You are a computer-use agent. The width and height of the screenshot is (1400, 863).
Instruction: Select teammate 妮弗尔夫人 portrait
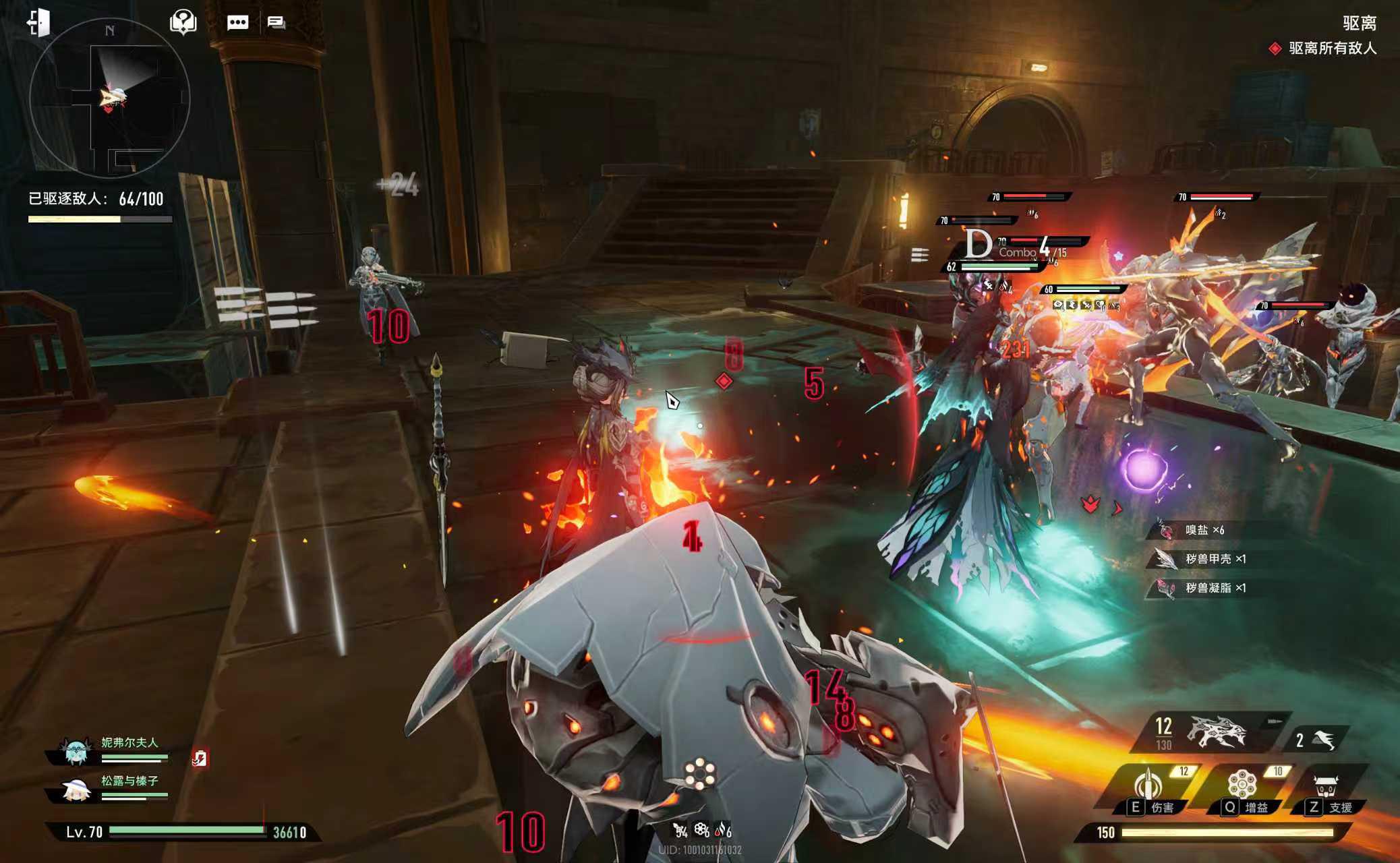point(76,750)
